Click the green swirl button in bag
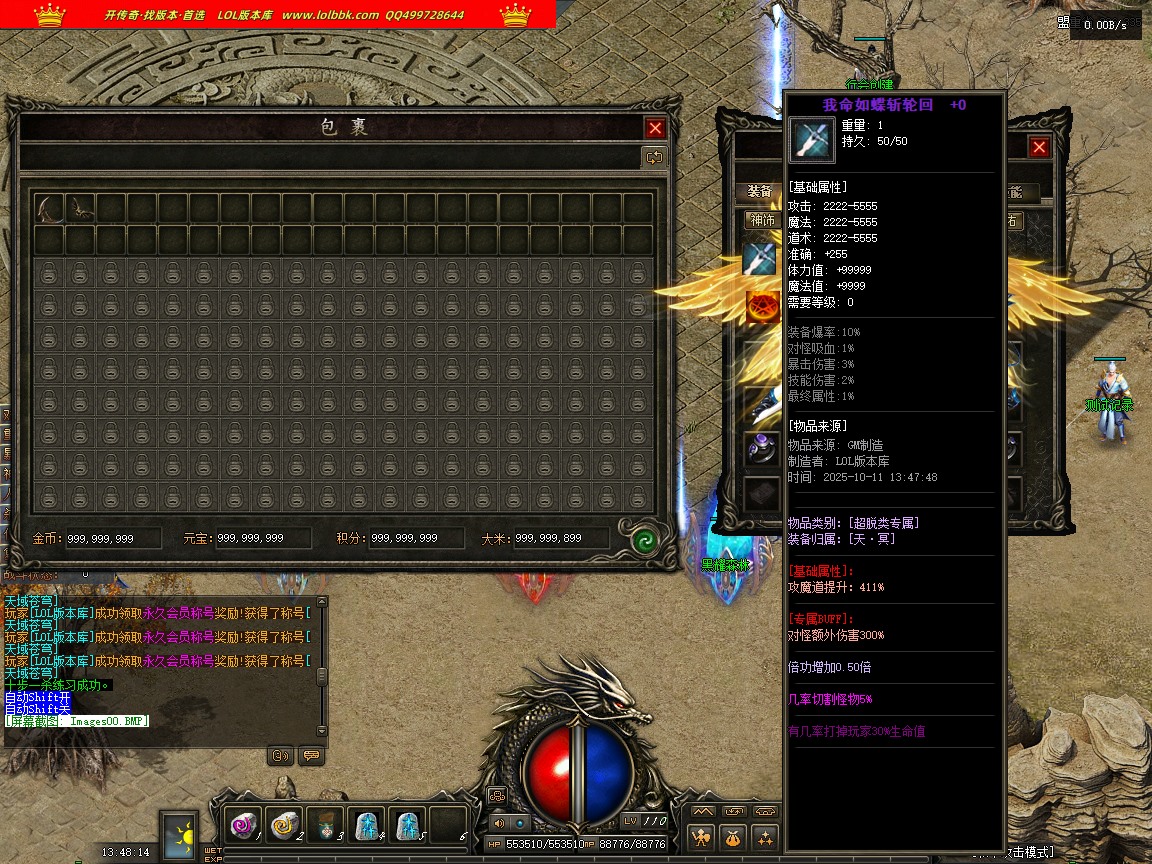 644,540
